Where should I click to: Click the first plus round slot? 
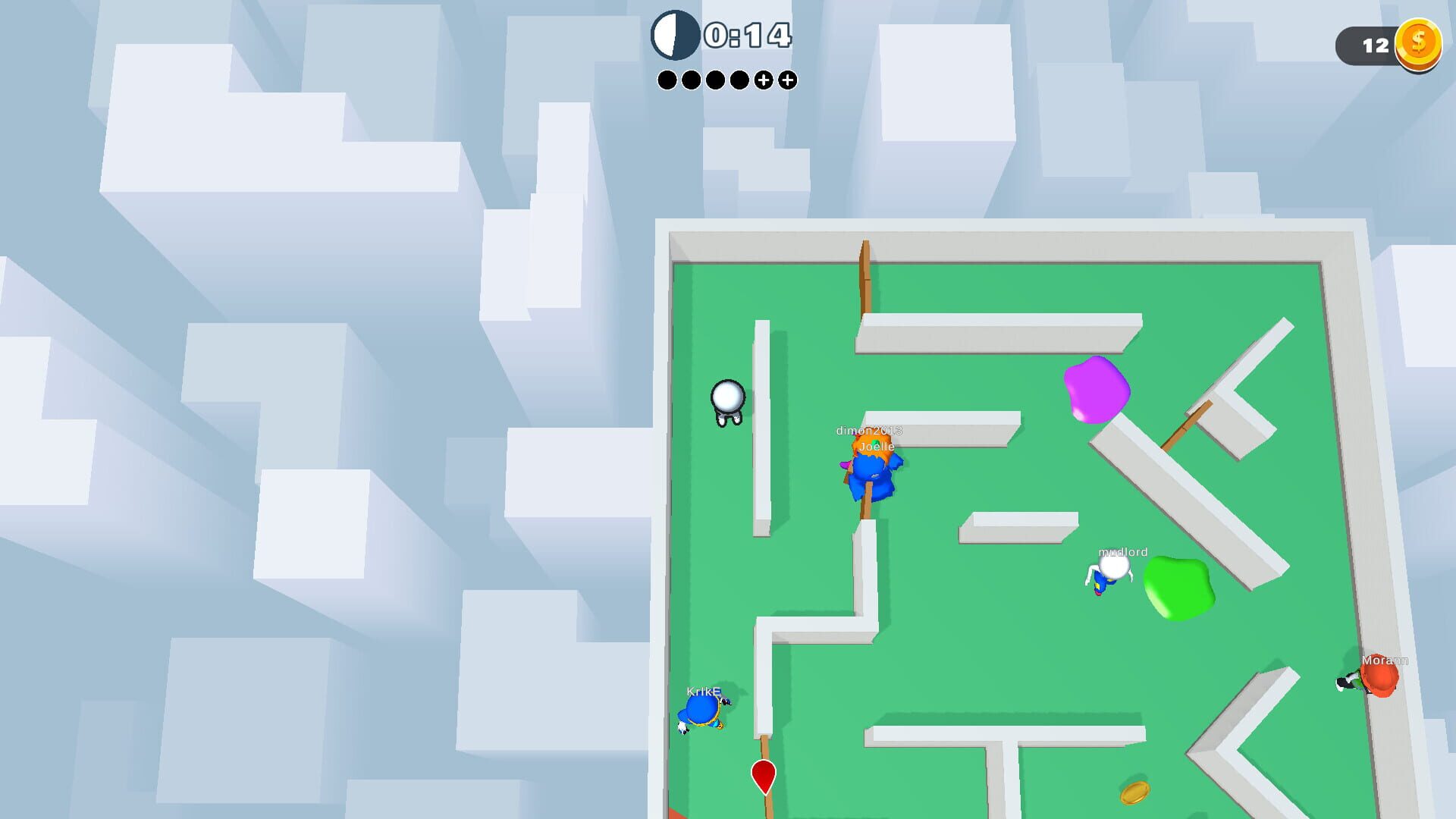click(764, 78)
